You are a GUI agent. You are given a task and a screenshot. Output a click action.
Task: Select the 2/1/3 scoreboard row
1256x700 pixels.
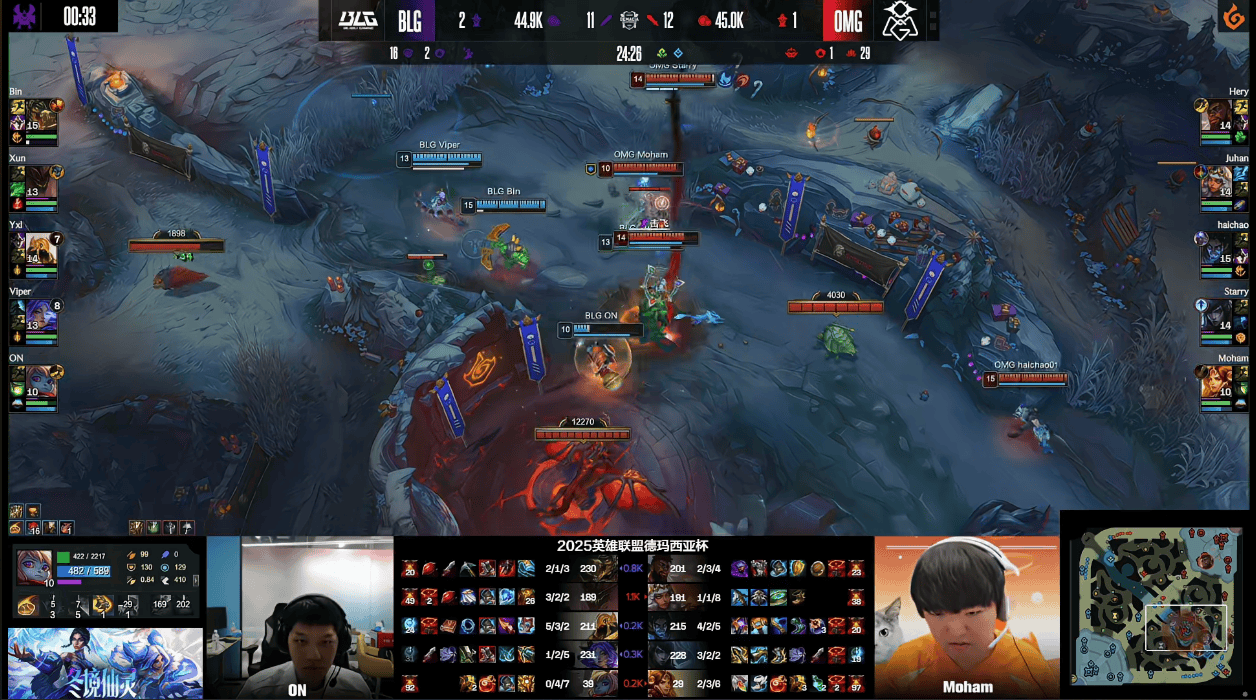[557, 569]
